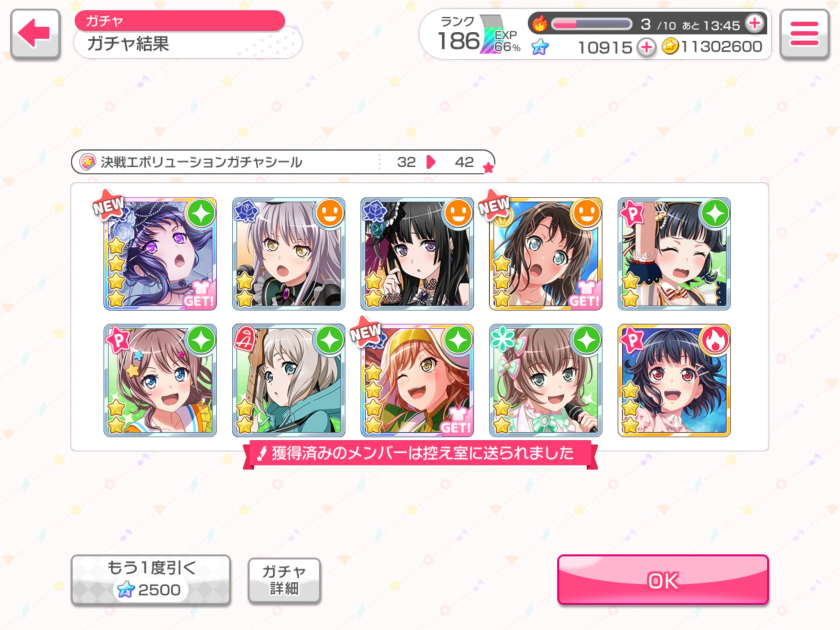
Task: Go back with the pink arrow button
Action: pyautogui.click(x=35, y=34)
